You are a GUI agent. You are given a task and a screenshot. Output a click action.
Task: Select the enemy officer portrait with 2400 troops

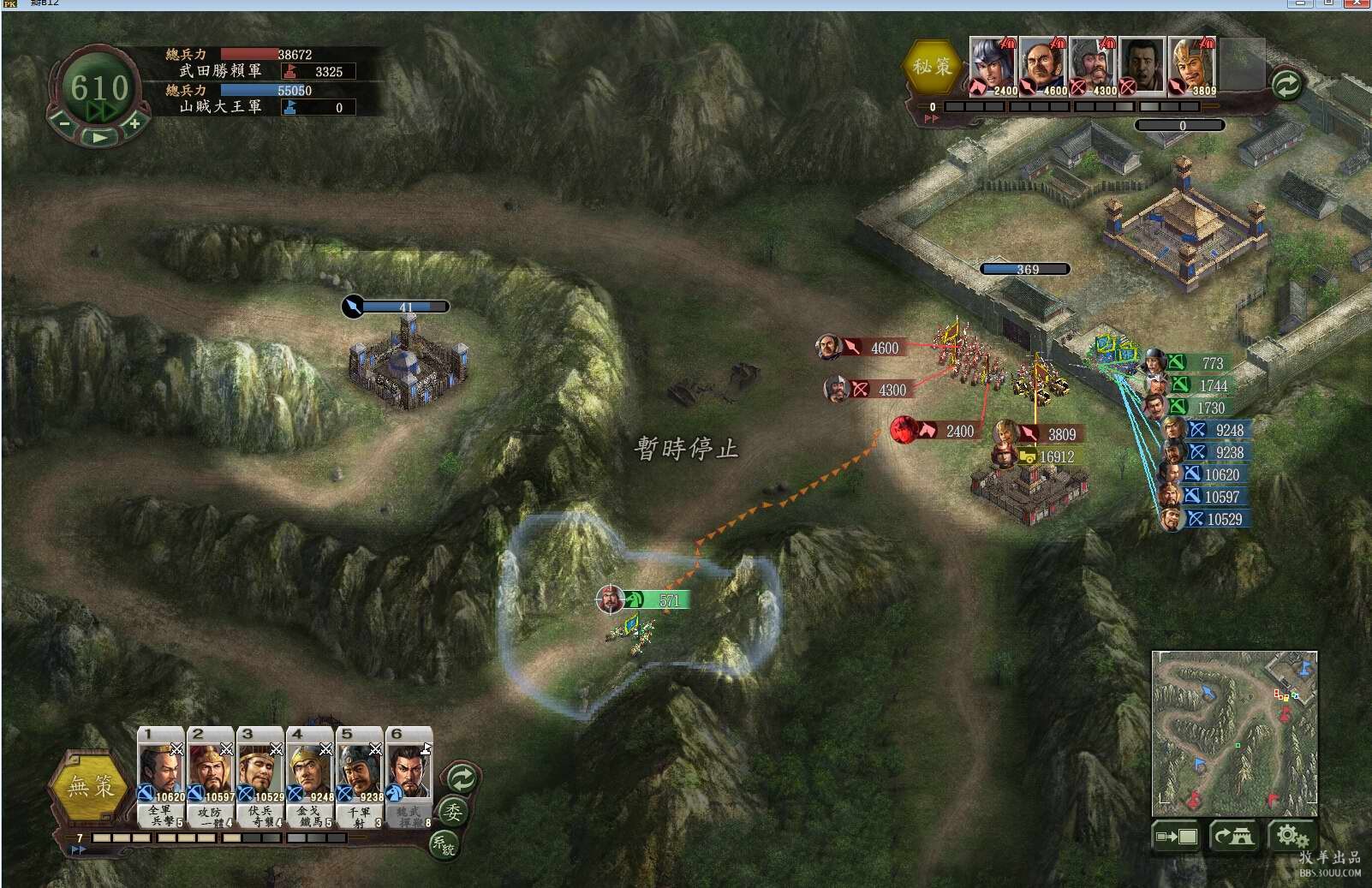992,65
